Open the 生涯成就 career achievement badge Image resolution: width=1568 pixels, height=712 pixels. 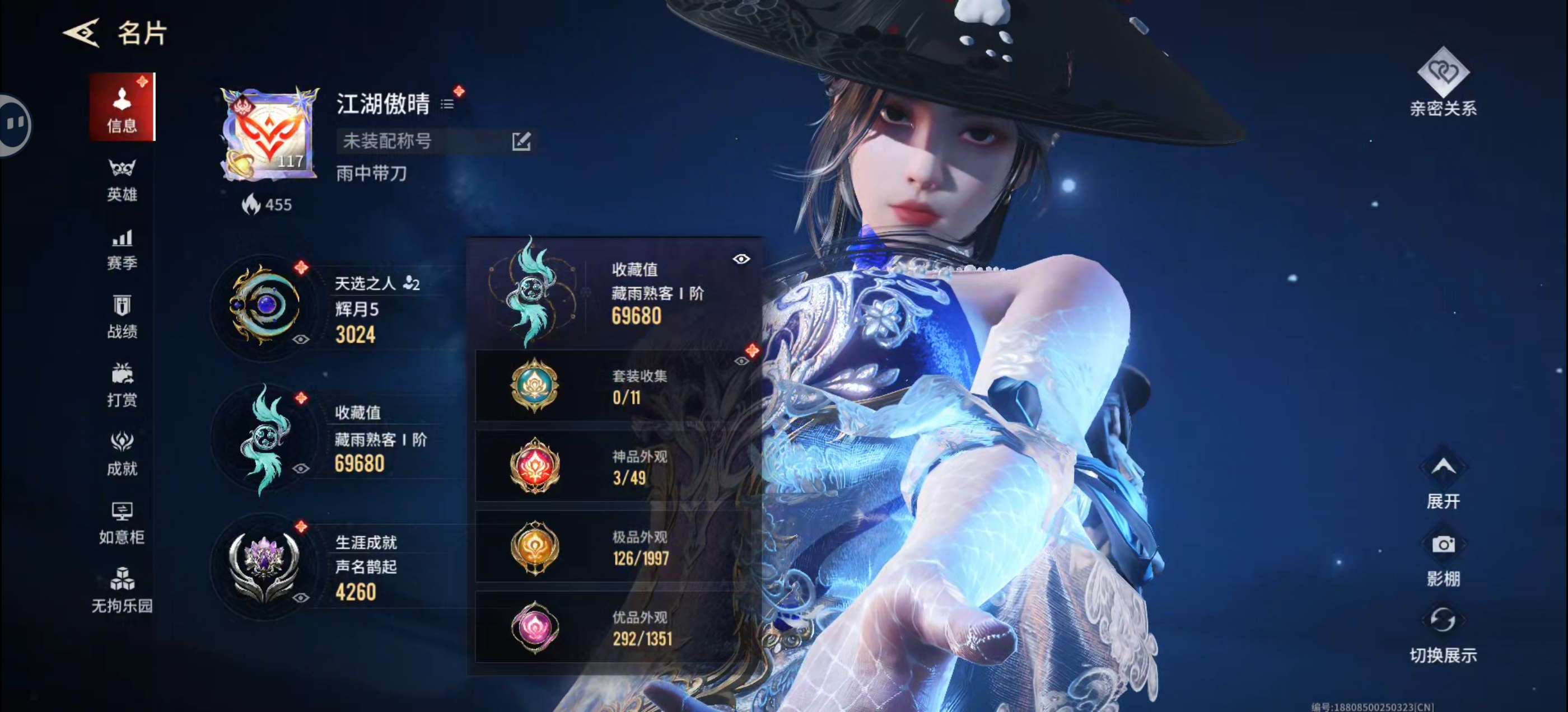tap(265, 565)
